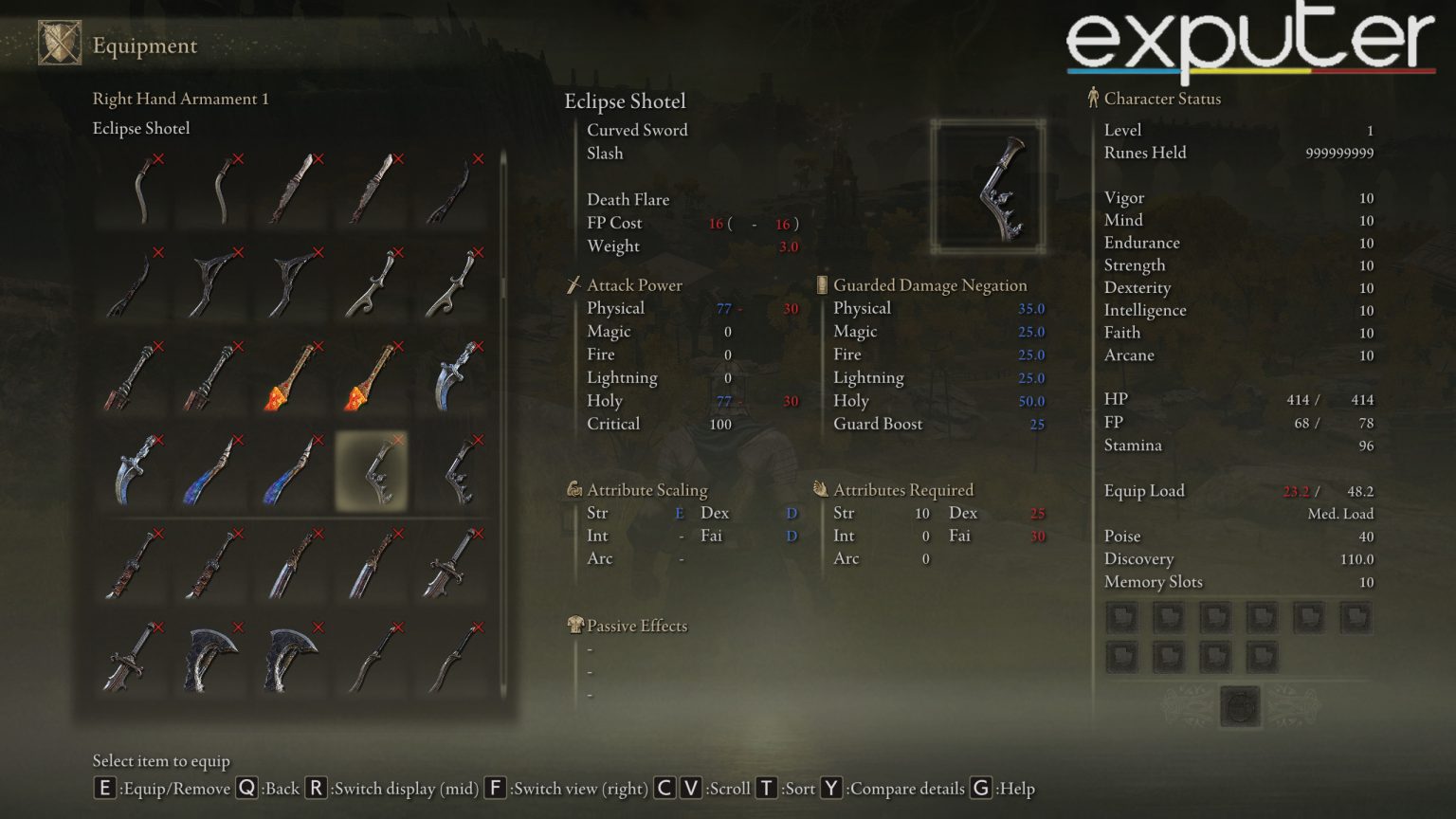Select the sword icon beside Attack Power
The image size is (1456, 819).
click(573, 284)
